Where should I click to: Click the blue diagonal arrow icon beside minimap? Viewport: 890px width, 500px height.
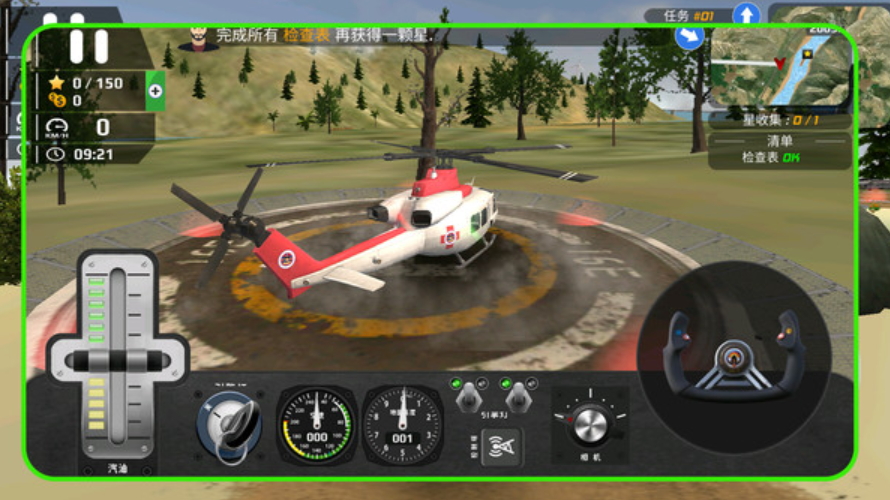point(689,37)
